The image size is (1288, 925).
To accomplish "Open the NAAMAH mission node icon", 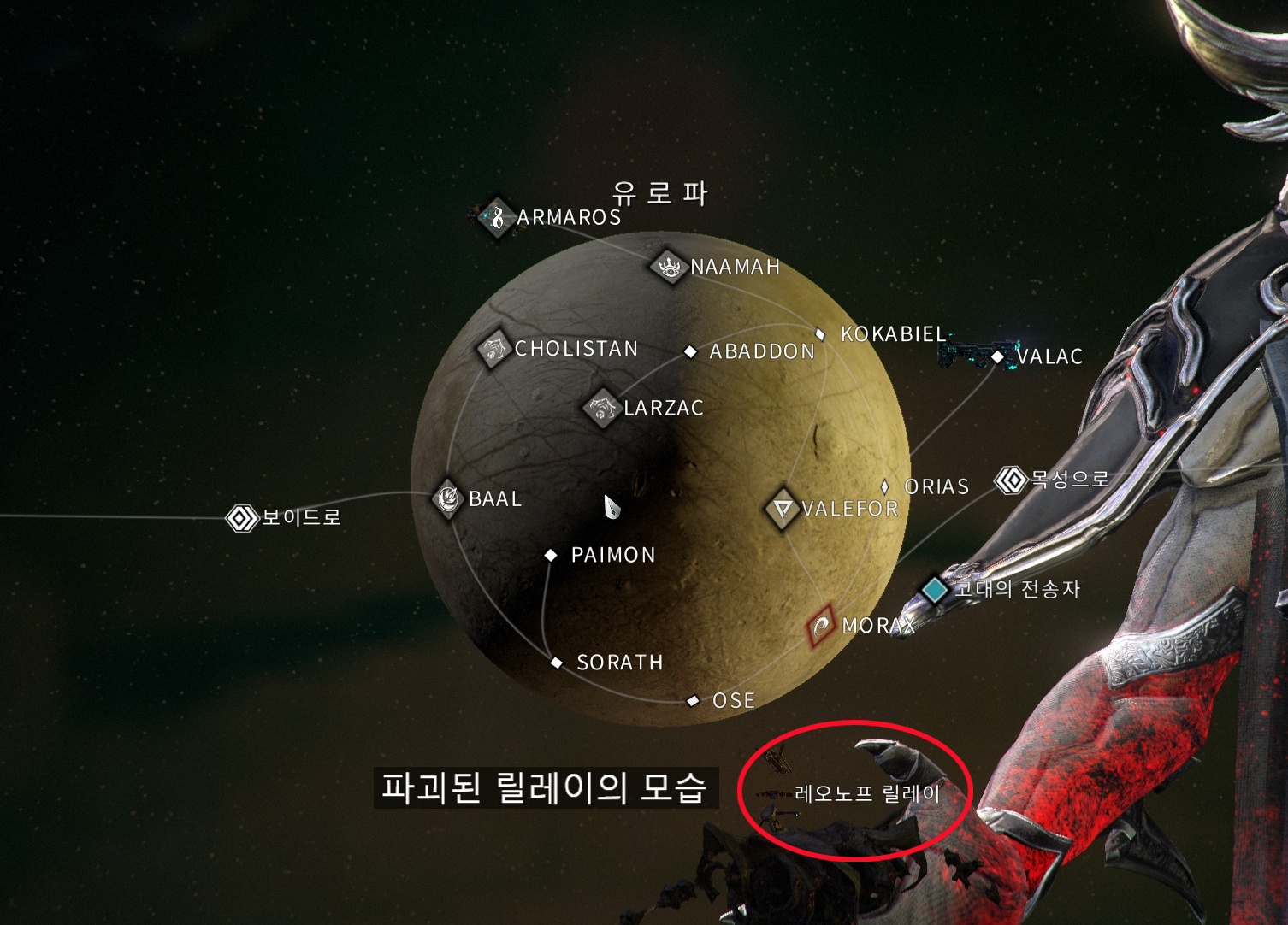I will 668,268.
